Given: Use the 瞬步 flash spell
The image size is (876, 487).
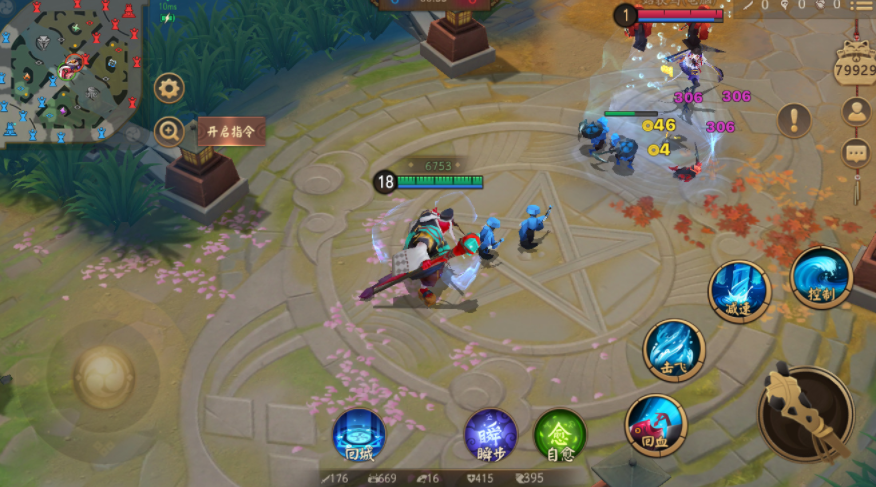Looking at the screenshot, I should point(490,435).
